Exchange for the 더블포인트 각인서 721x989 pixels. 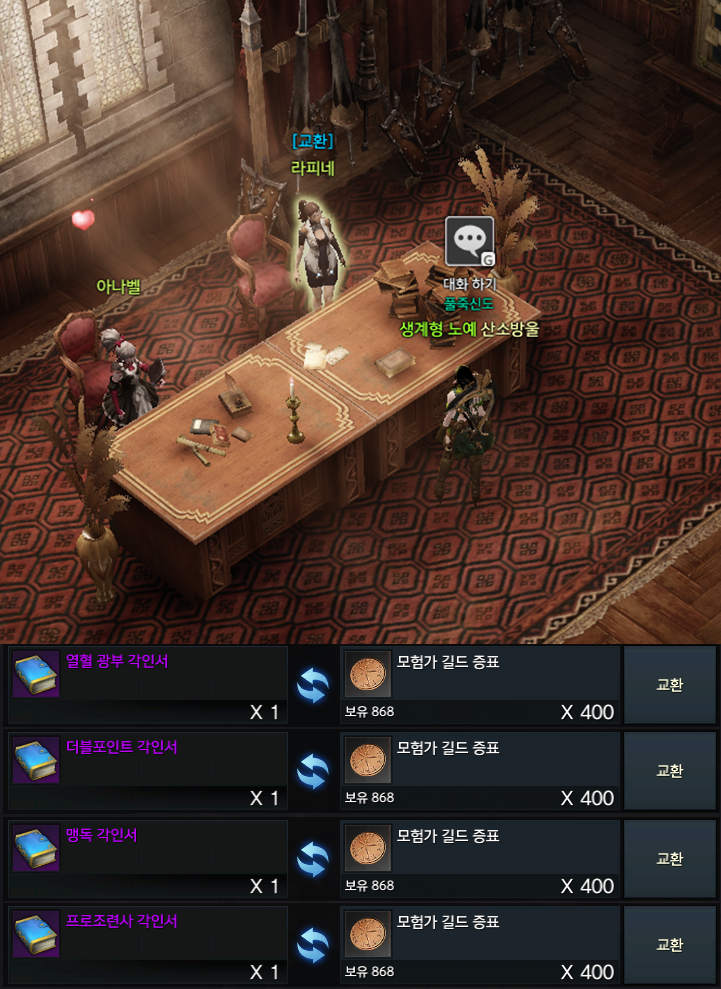669,771
